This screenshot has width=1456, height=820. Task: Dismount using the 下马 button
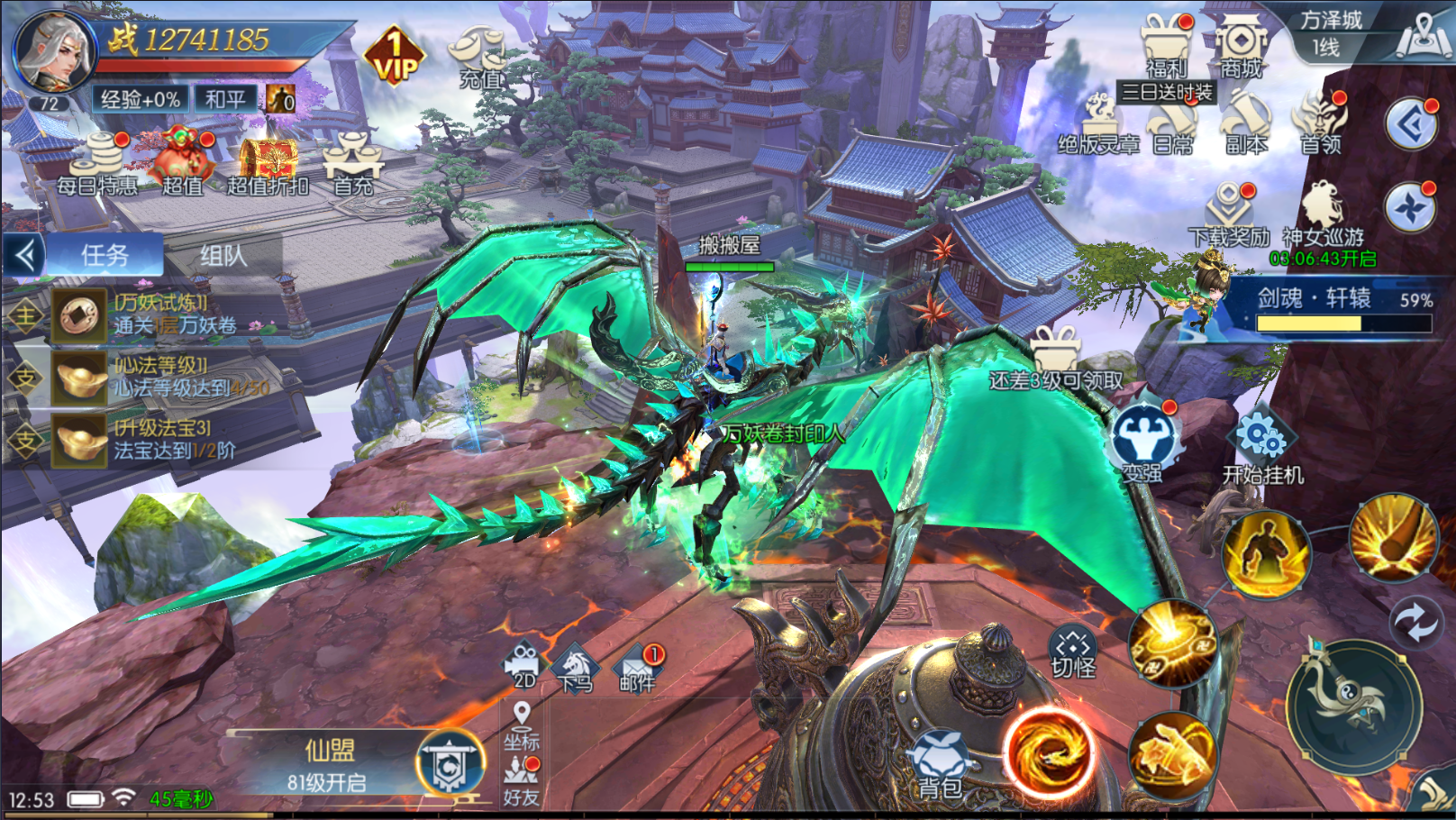576,669
